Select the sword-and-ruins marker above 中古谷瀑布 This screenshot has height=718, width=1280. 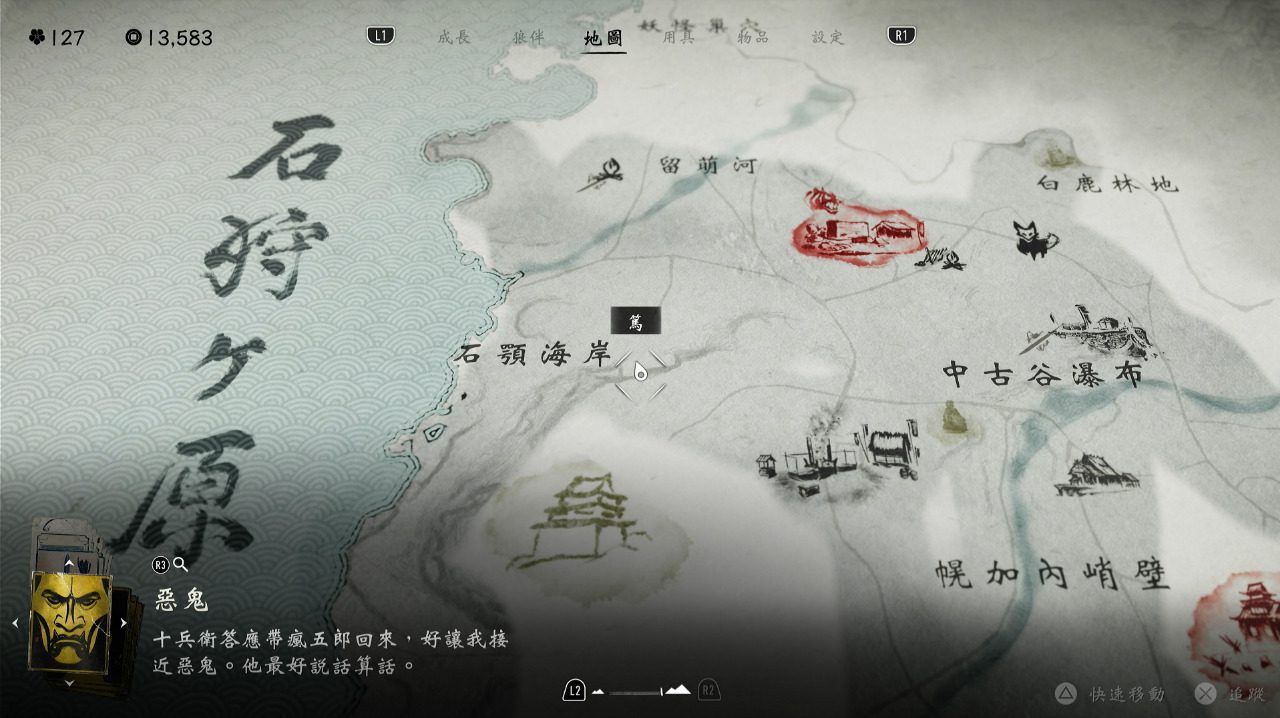(x=1088, y=330)
